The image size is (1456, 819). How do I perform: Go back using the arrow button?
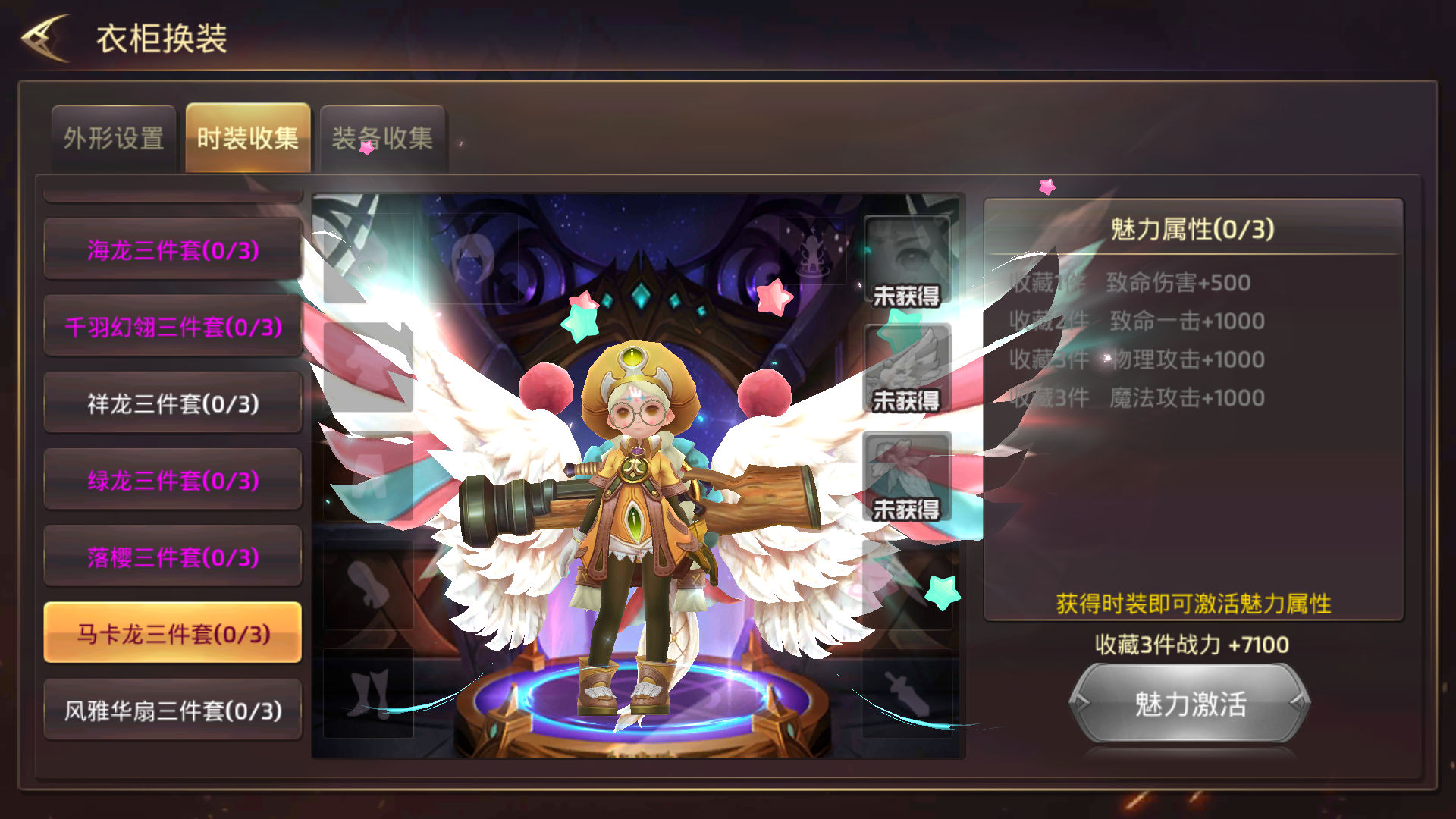[45, 38]
